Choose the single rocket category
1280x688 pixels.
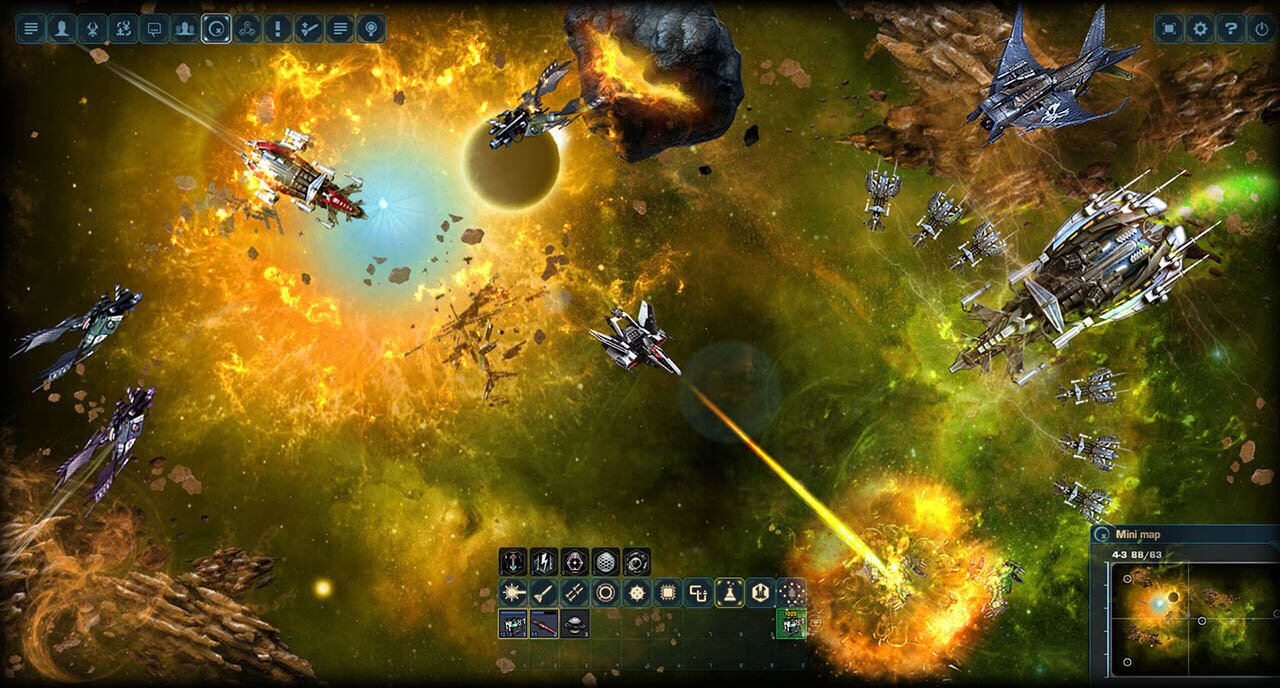click(544, 593)
